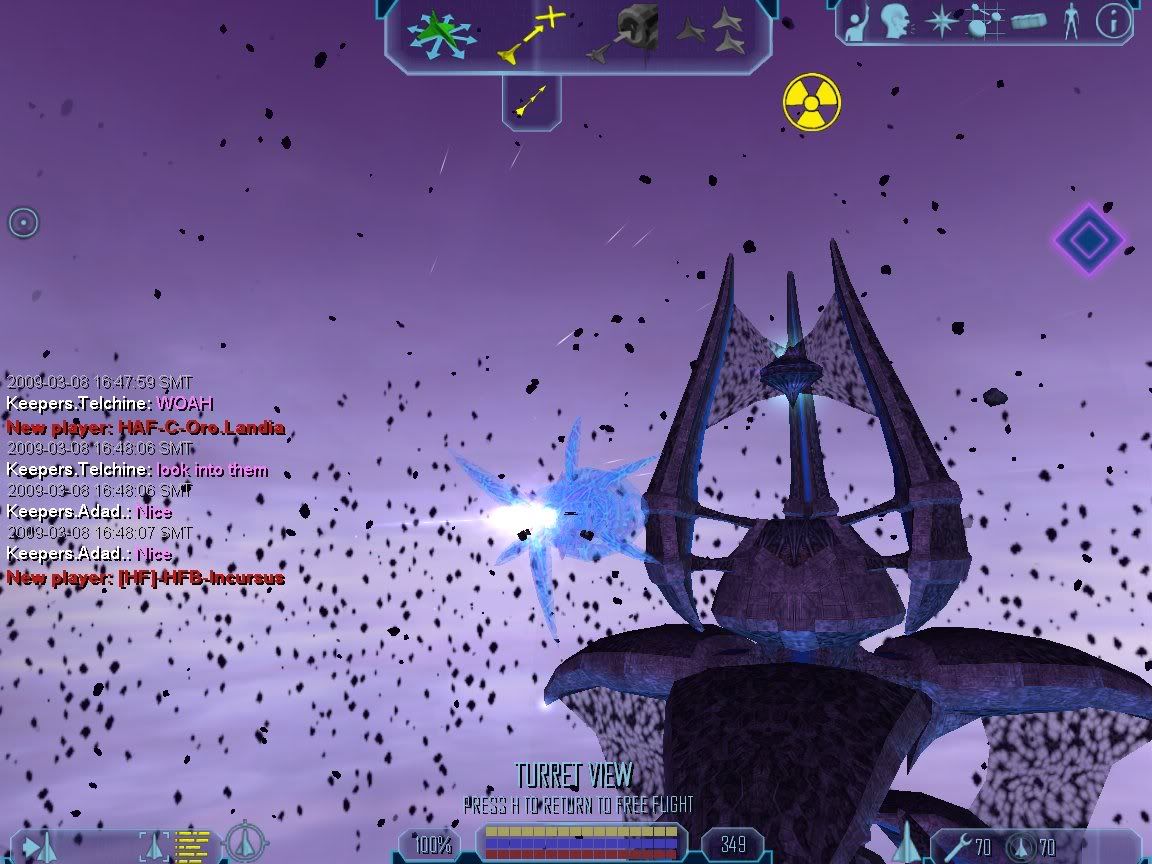
Task: Select the circular ship reticle icon
Action: 245,843
